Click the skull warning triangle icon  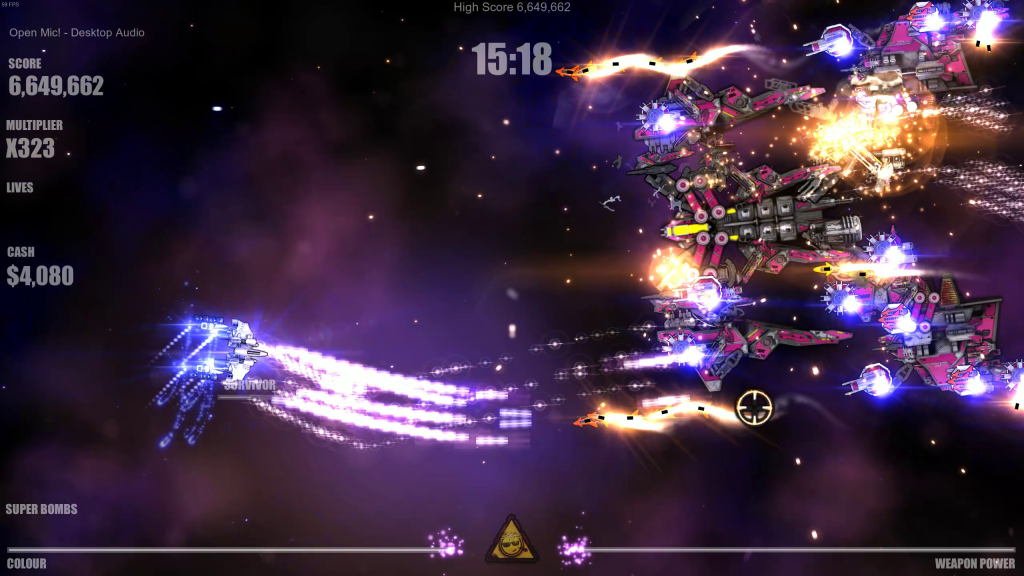510,542
